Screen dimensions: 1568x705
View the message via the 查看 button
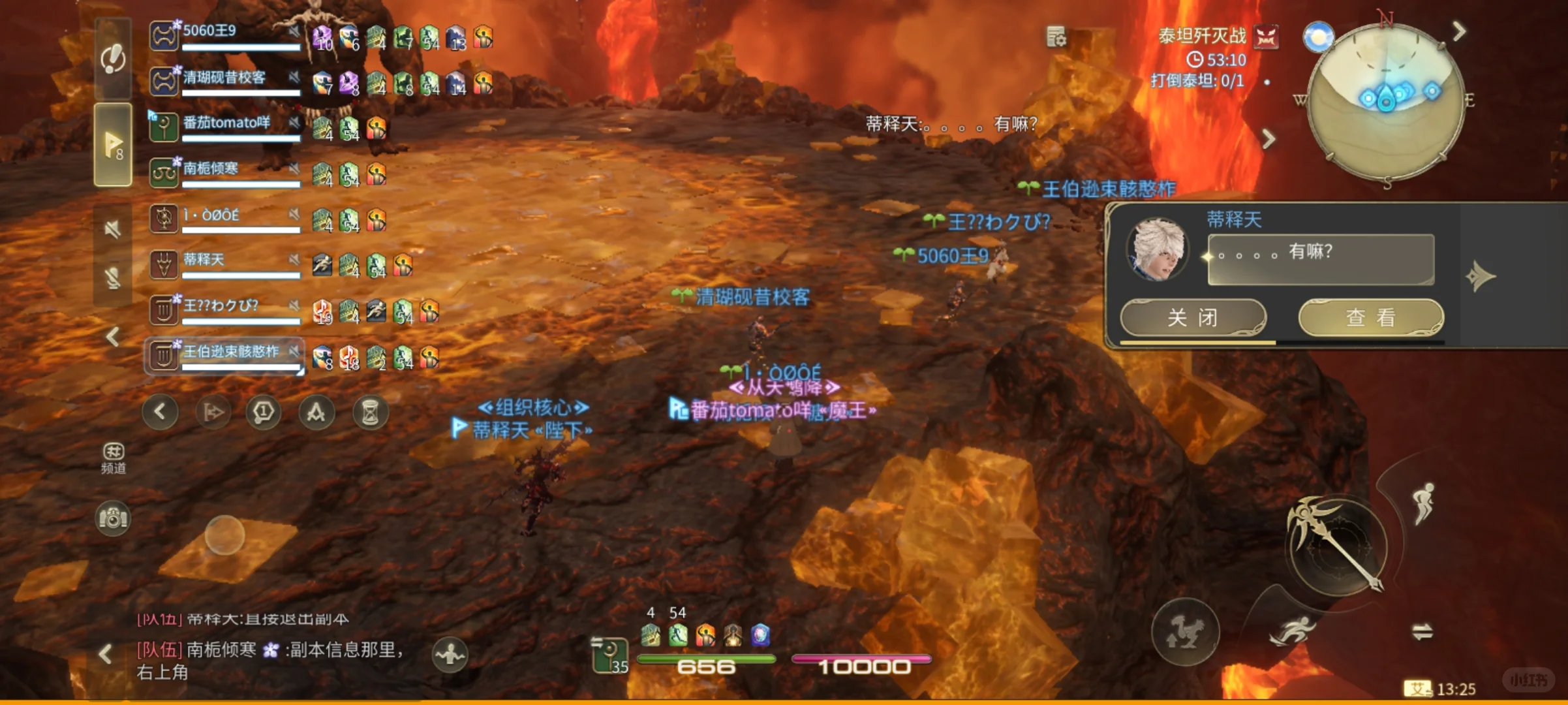(1370, 318)
